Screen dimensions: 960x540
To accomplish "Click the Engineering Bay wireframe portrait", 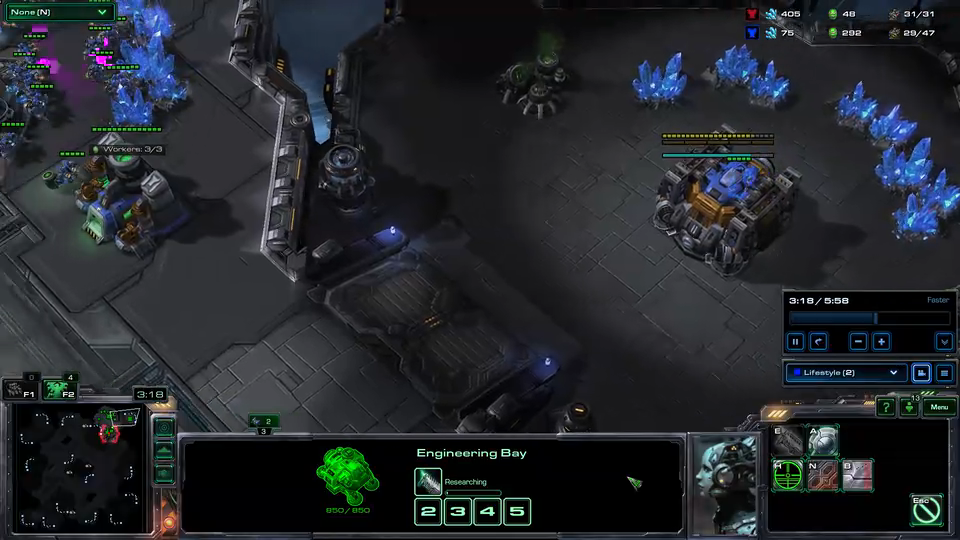I will tap(347, 474).
